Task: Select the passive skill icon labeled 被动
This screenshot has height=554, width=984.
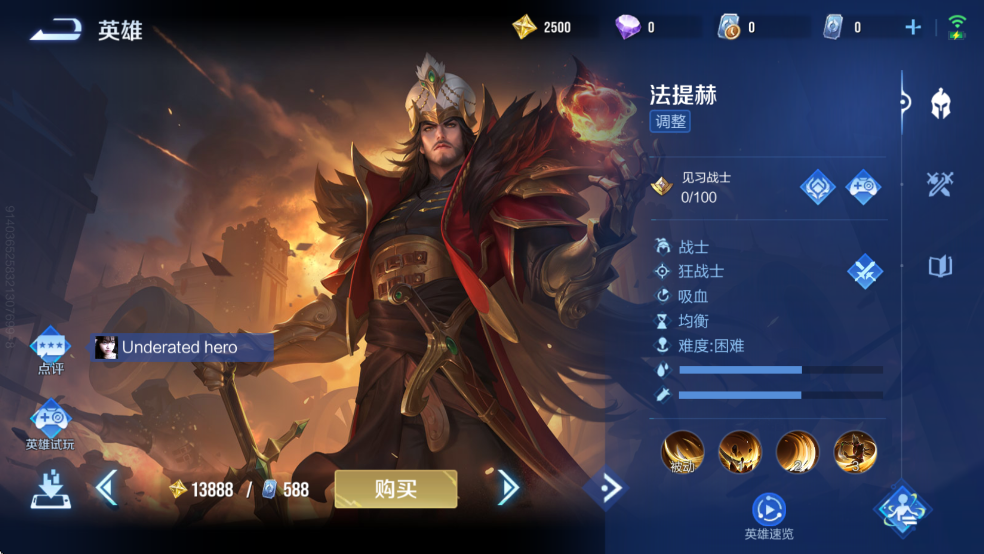Action: [x=683, y=453]
